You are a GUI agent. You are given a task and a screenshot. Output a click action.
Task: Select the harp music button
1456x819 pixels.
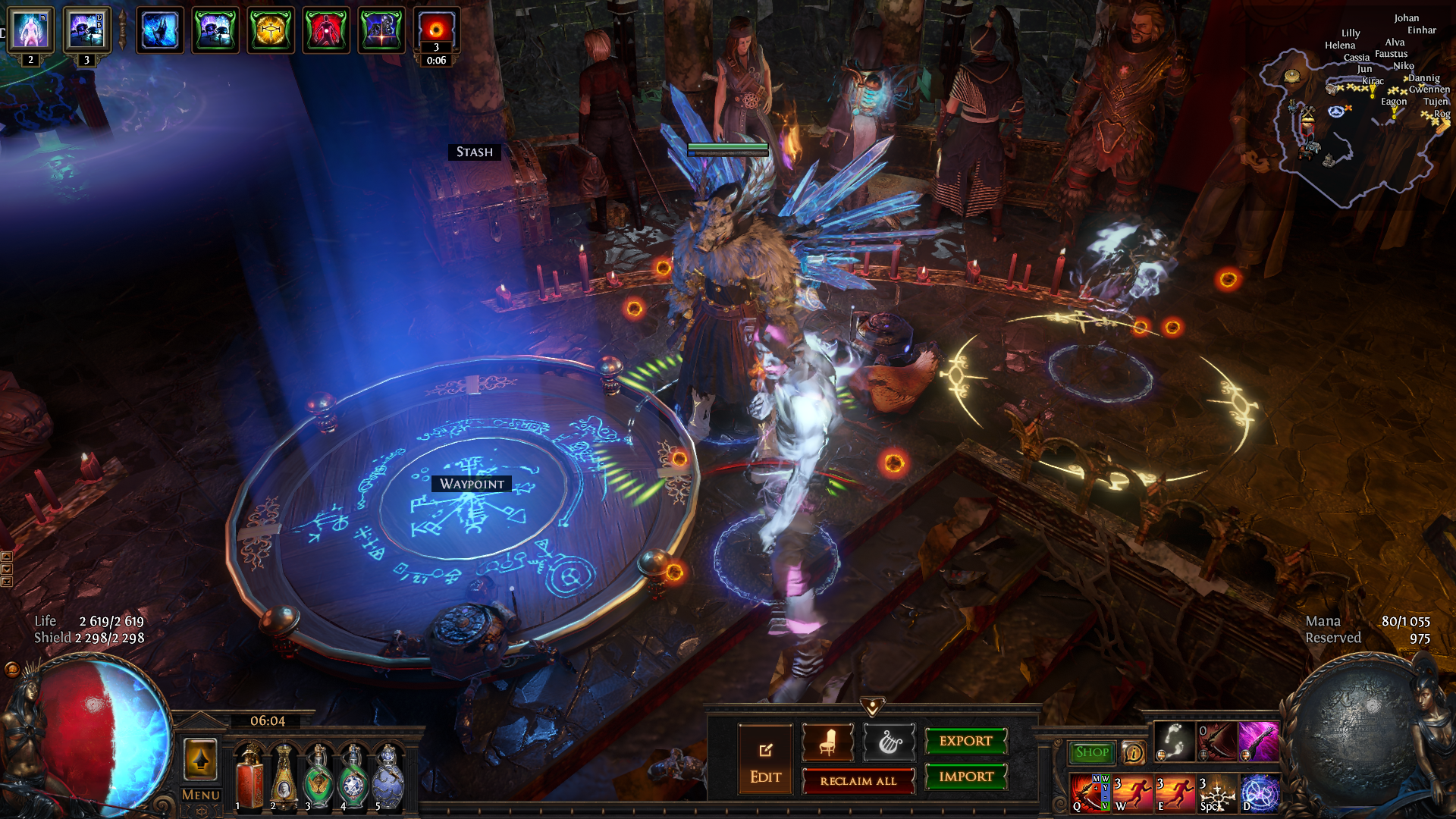[x=889, y=743]
